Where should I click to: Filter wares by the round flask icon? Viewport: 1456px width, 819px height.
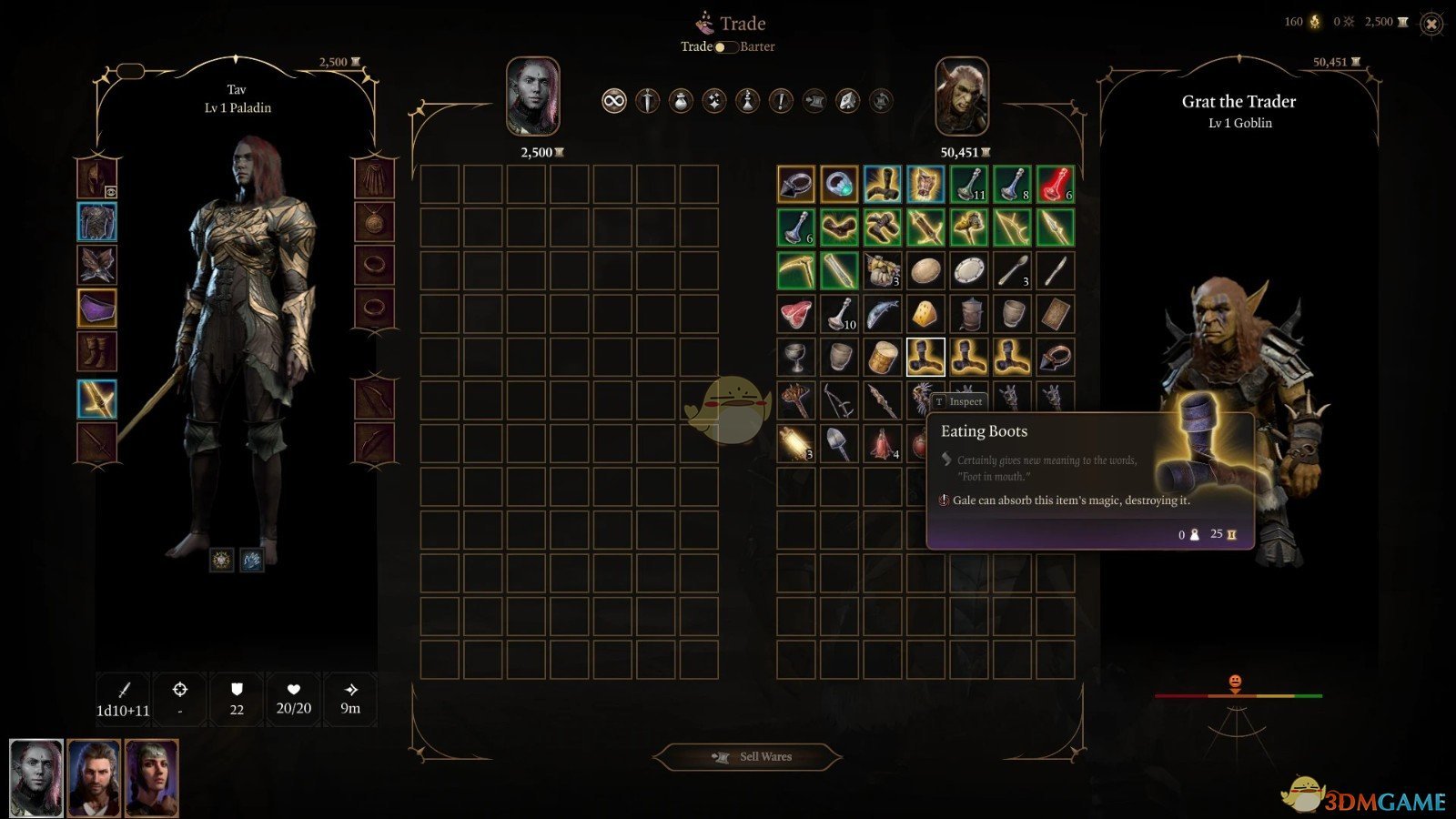click(x=681, y=101)
